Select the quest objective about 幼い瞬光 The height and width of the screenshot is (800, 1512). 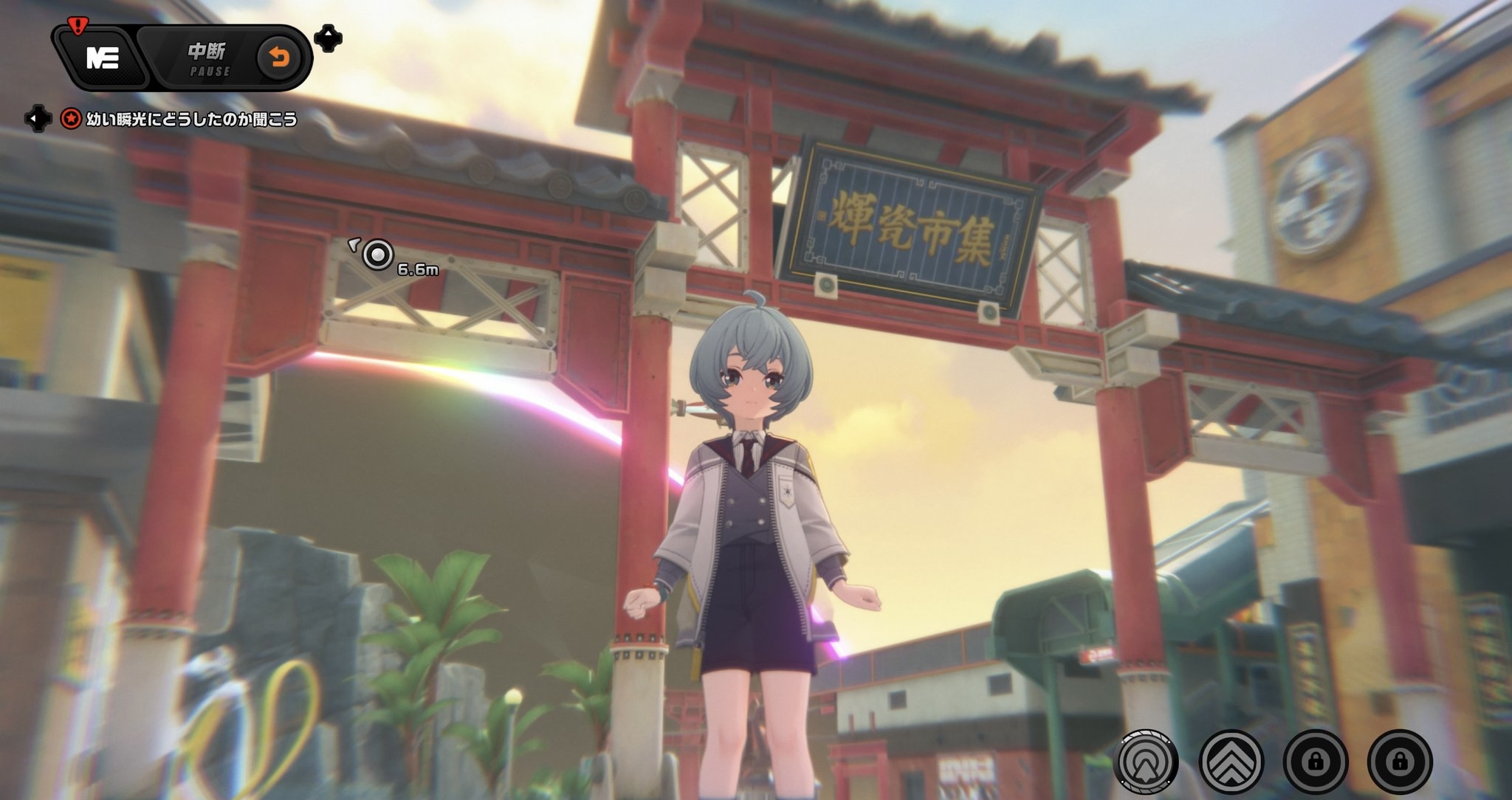[191, 119]
